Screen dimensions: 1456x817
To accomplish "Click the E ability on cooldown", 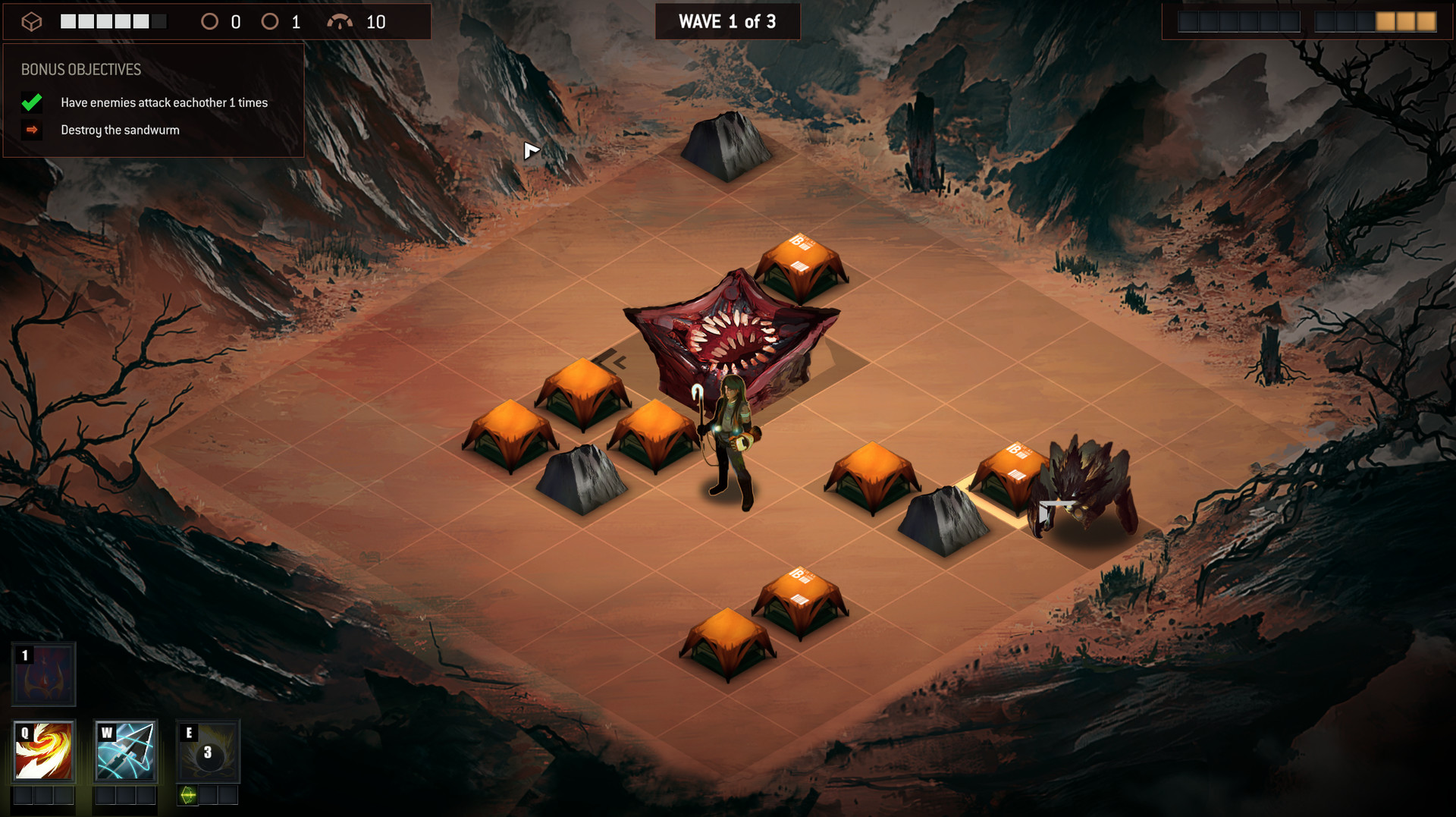I will pyautogui.click(x=208, y=750).
